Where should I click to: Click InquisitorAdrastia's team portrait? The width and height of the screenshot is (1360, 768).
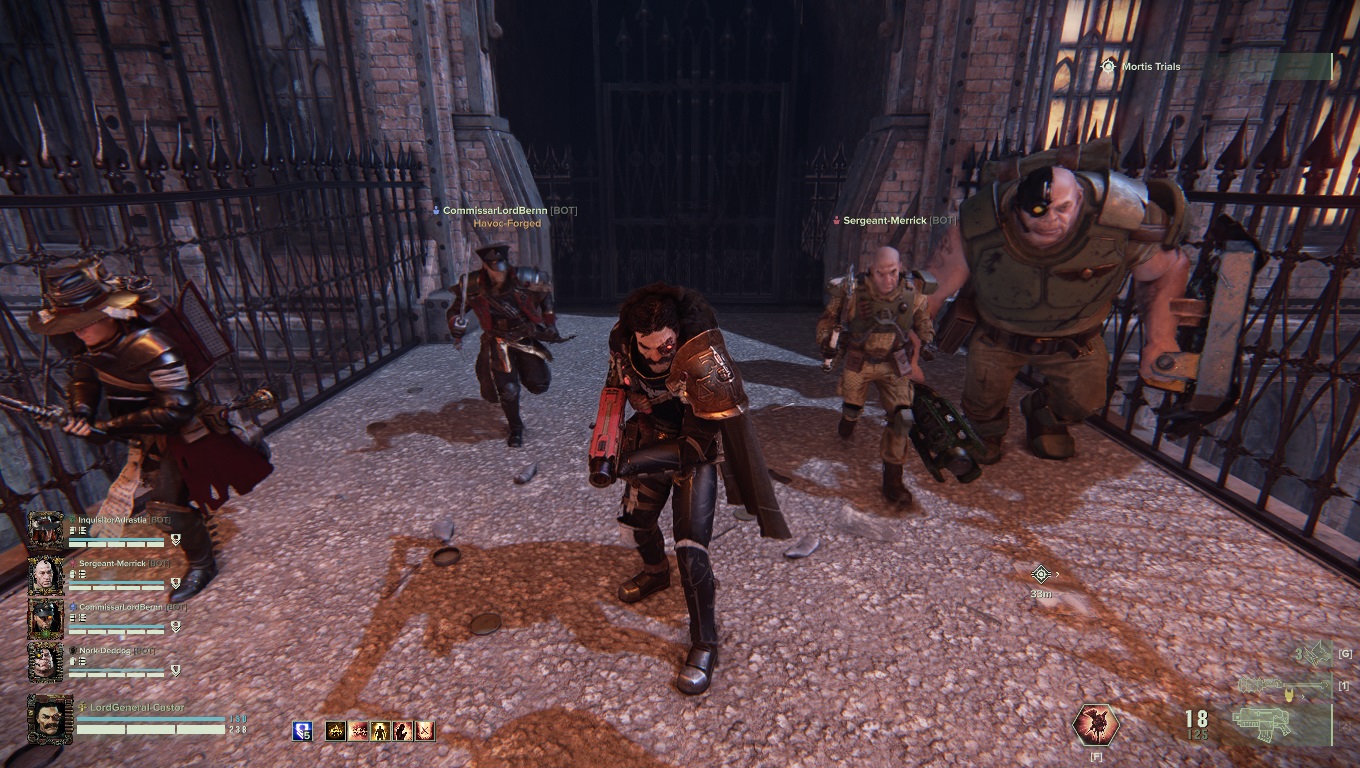pyautogui.click(x=45, y=531)
